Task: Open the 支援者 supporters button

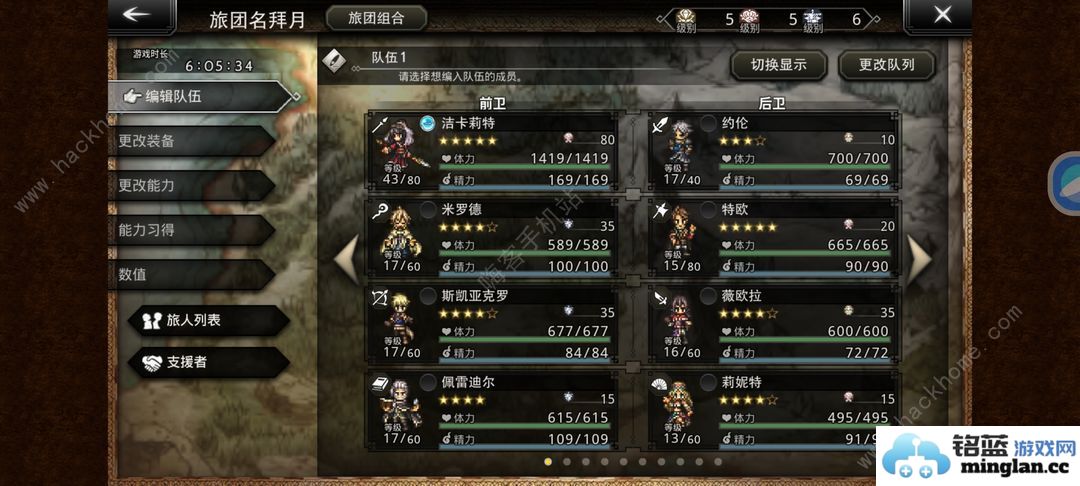Action: click(208, 362)
